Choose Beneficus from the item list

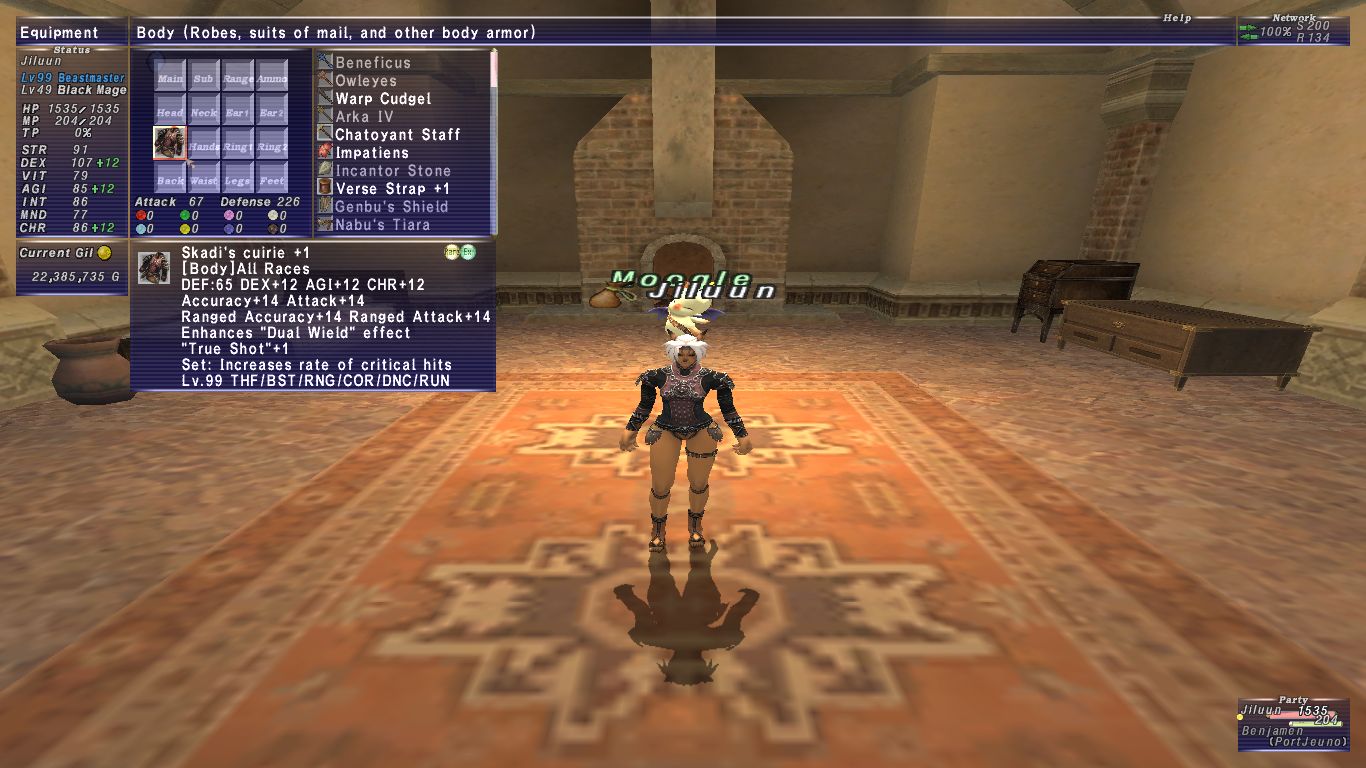pos(372,63)
